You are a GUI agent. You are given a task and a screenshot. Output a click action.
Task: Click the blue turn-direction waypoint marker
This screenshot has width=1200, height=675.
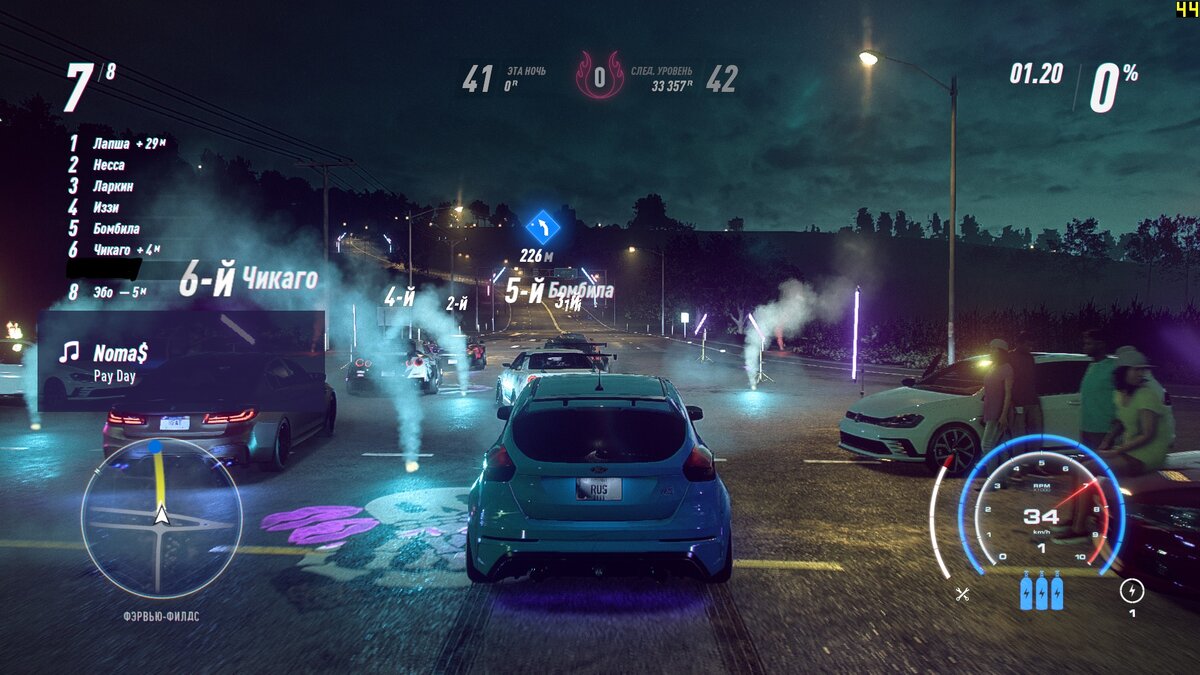coord(543,226)
